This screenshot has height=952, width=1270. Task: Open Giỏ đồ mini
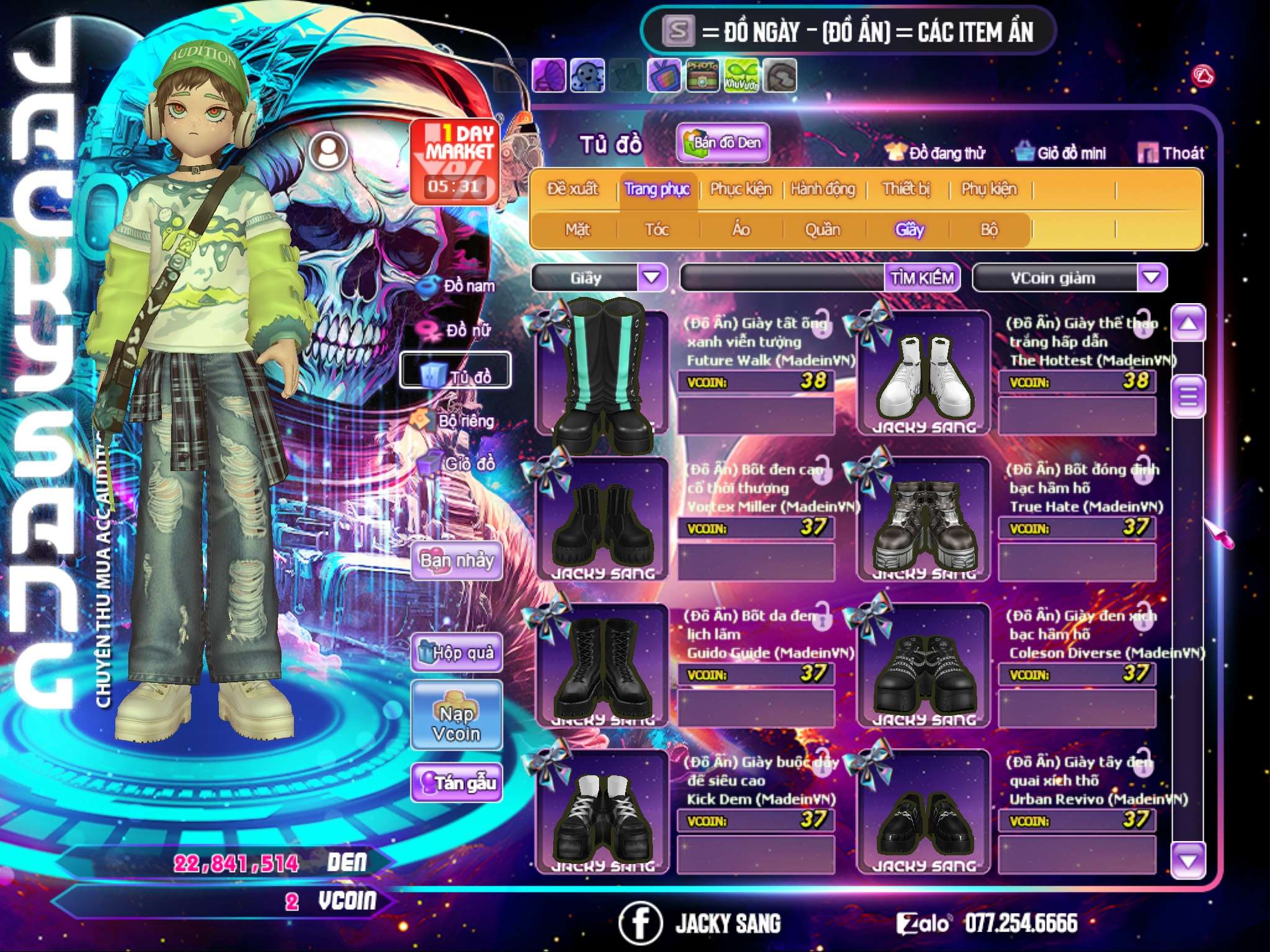[x=1061, y=153]
